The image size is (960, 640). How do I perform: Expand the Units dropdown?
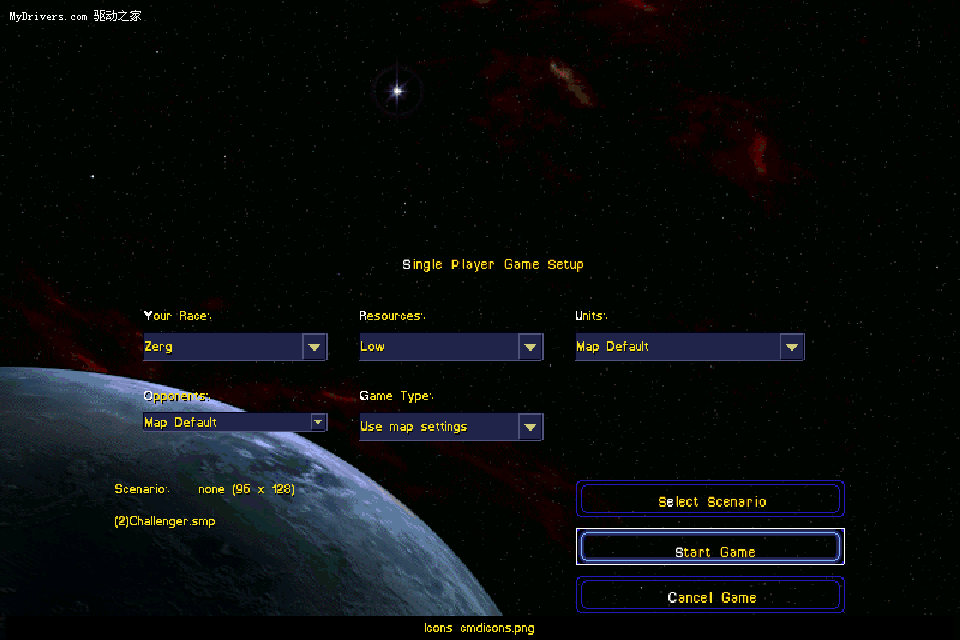click(x=792, y=347)
